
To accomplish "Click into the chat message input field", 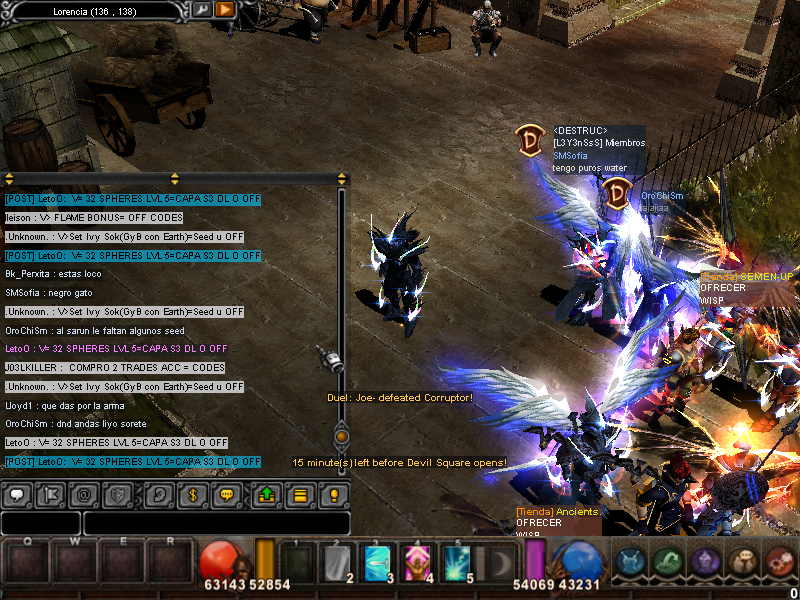I will (x=216, y=523).
